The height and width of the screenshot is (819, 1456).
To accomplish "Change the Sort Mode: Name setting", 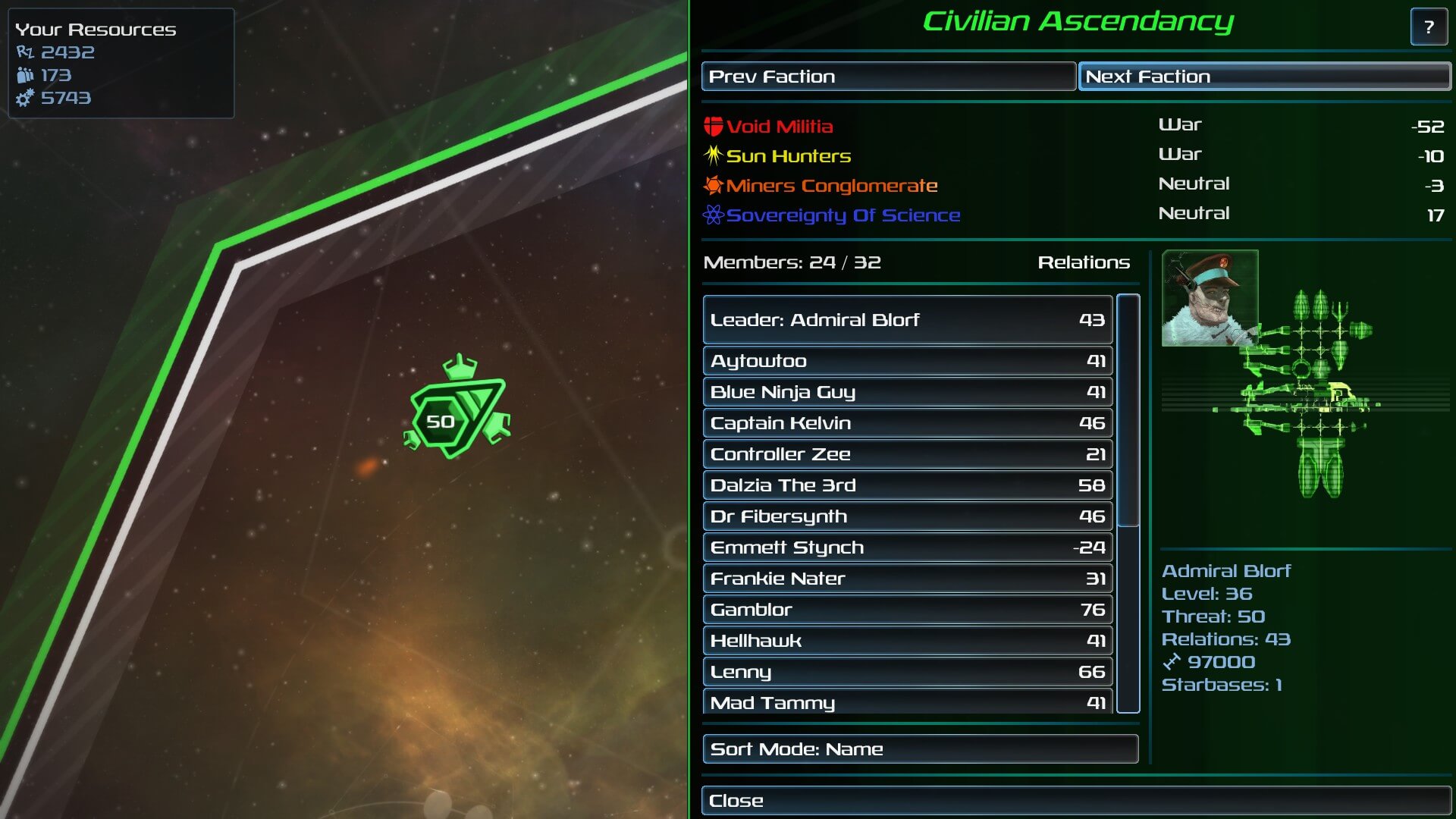I will click(920, 749).
